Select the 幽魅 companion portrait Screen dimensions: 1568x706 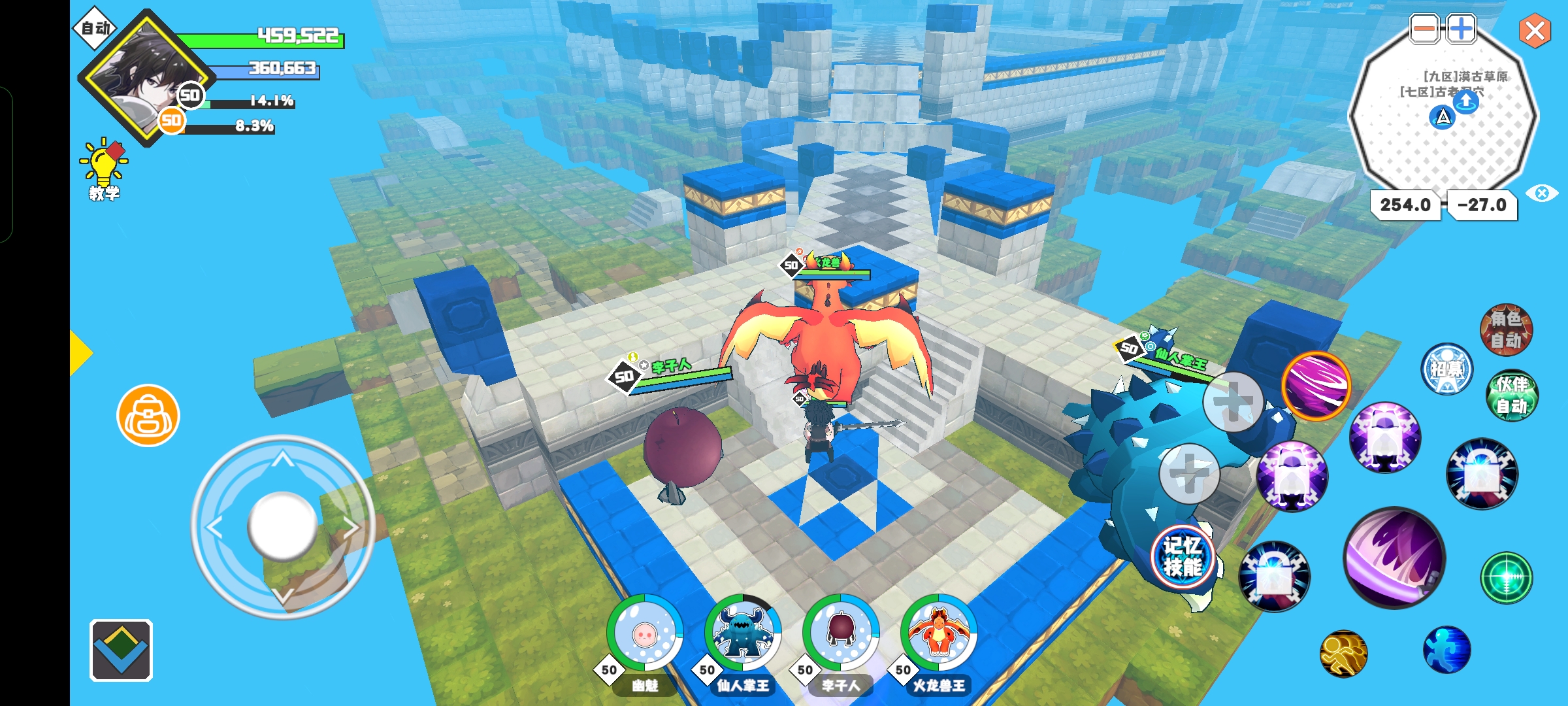(x=645, y=633)
